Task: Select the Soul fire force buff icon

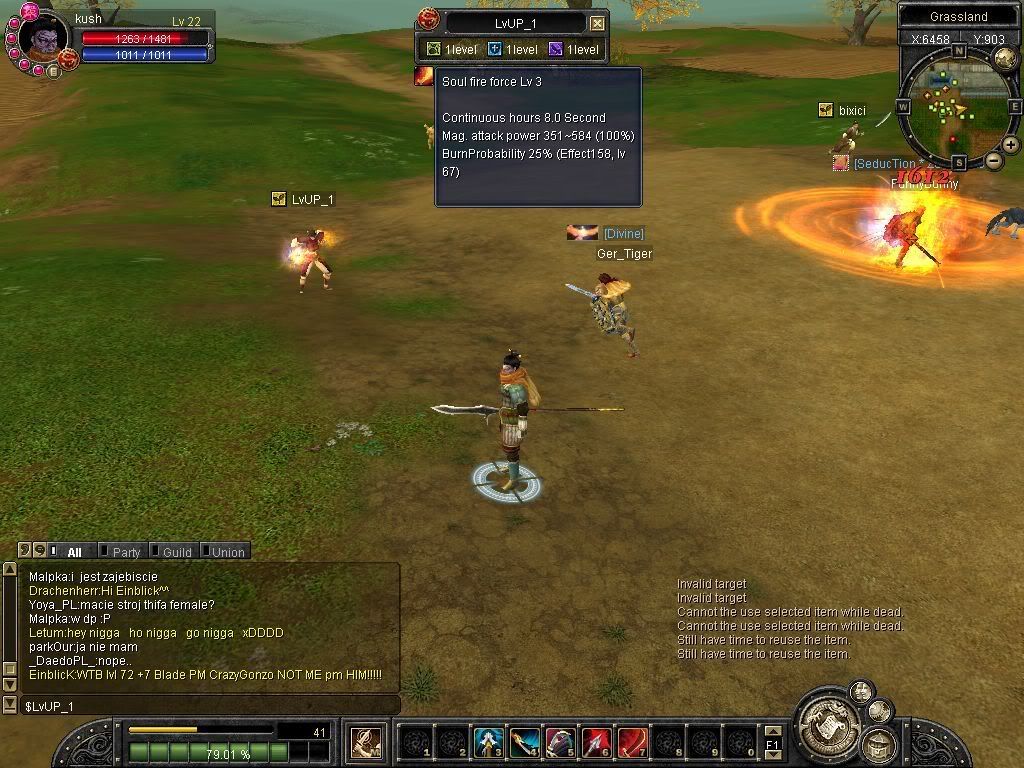Action: 425,76
